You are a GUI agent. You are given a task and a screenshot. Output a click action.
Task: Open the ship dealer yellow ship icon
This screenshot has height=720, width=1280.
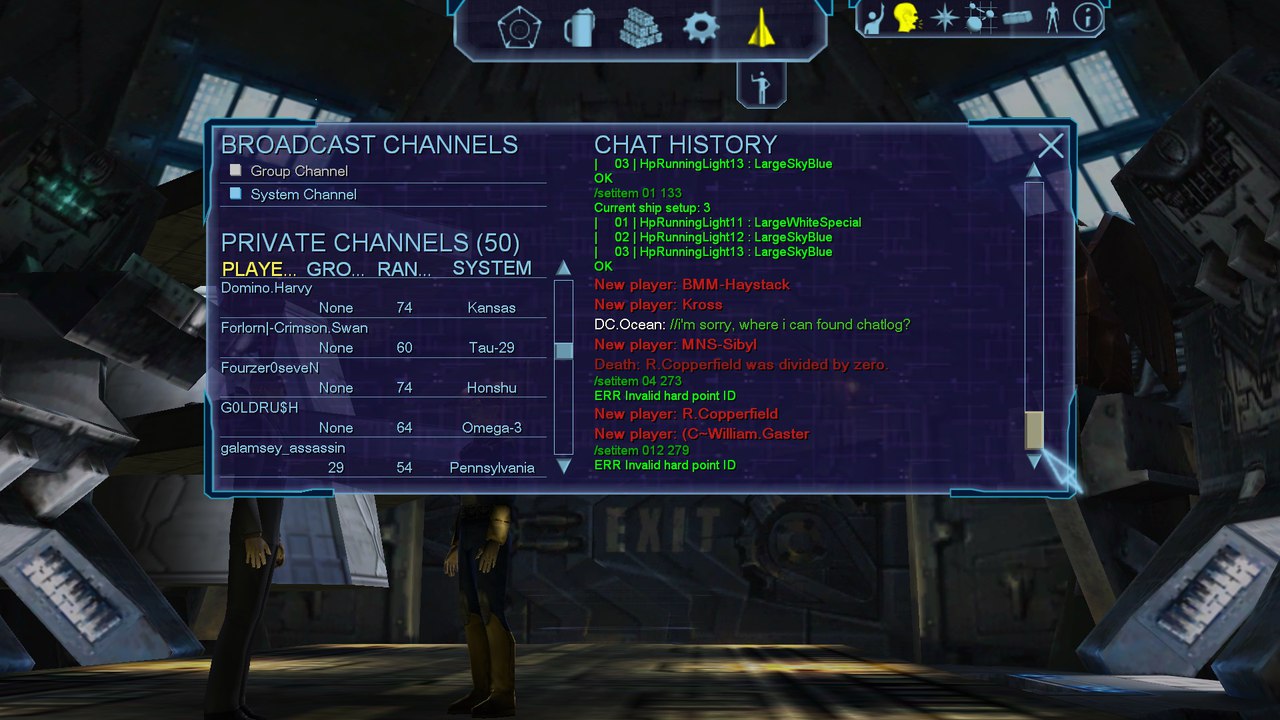point(762,27)
